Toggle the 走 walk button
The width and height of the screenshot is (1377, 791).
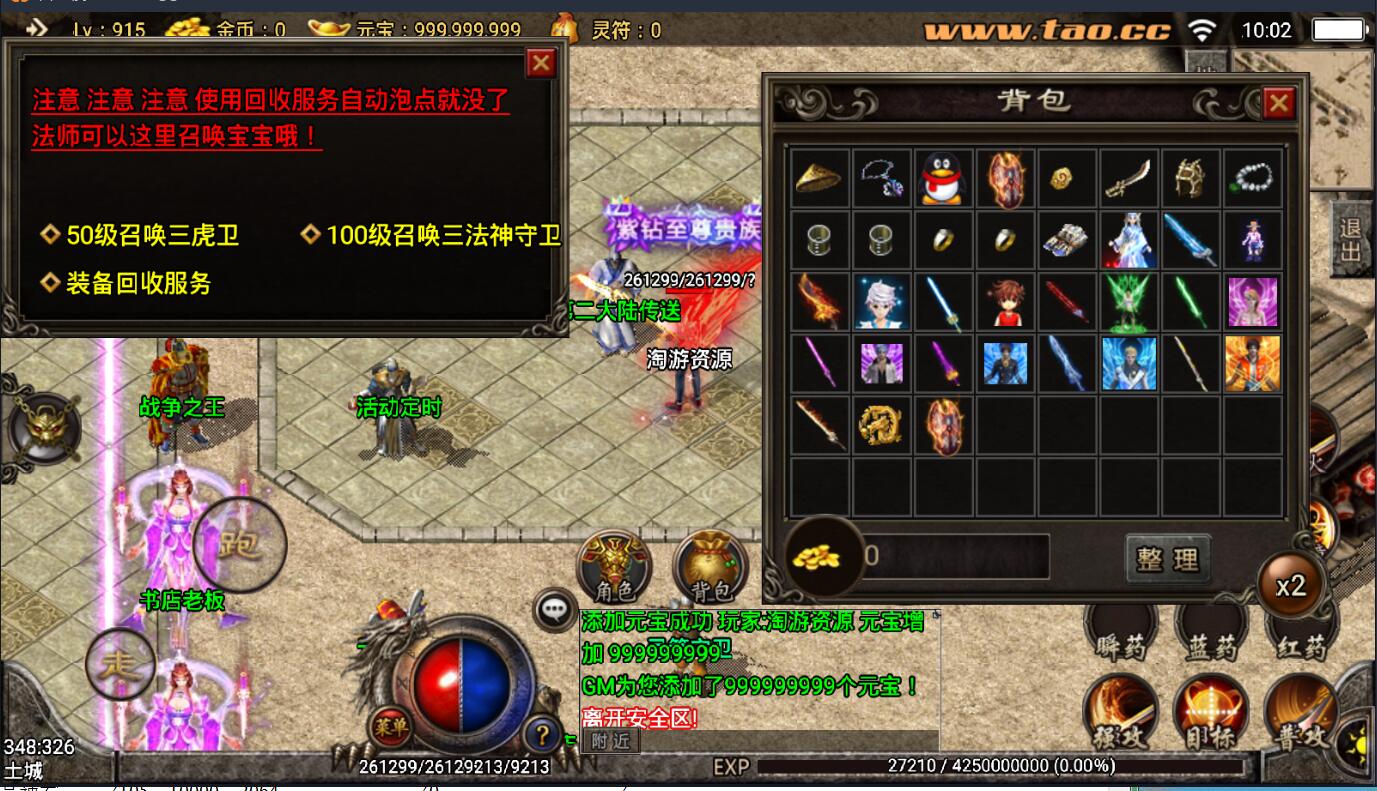pos(120,663)
